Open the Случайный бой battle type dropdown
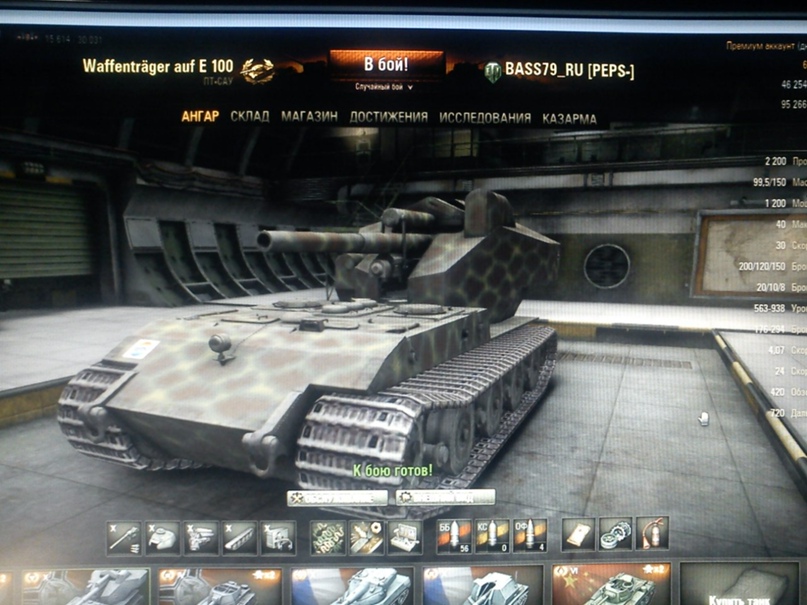The image size is (807, 605). point(385,88)
